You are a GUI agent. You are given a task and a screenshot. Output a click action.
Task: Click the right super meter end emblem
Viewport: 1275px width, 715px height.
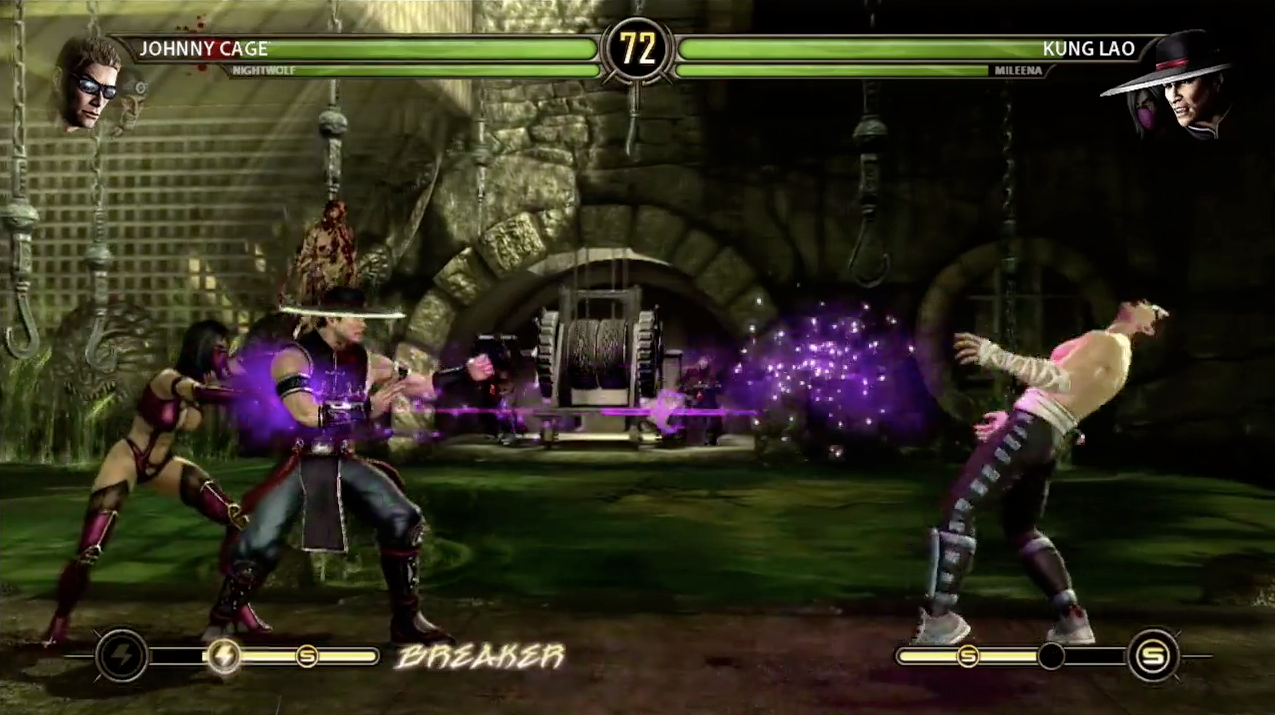coord(1153,656)
